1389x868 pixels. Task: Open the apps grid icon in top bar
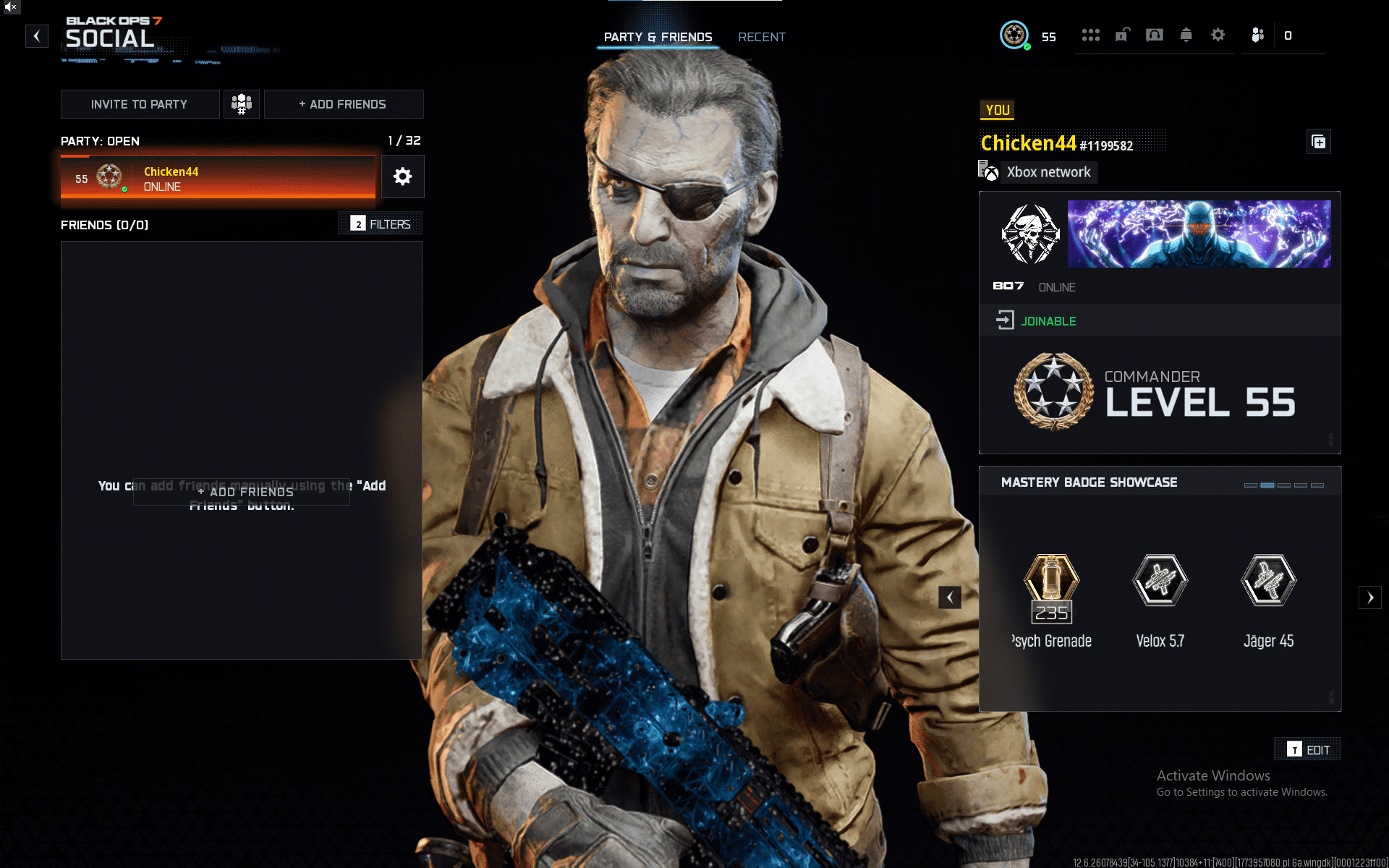(x=1091, y=35)
